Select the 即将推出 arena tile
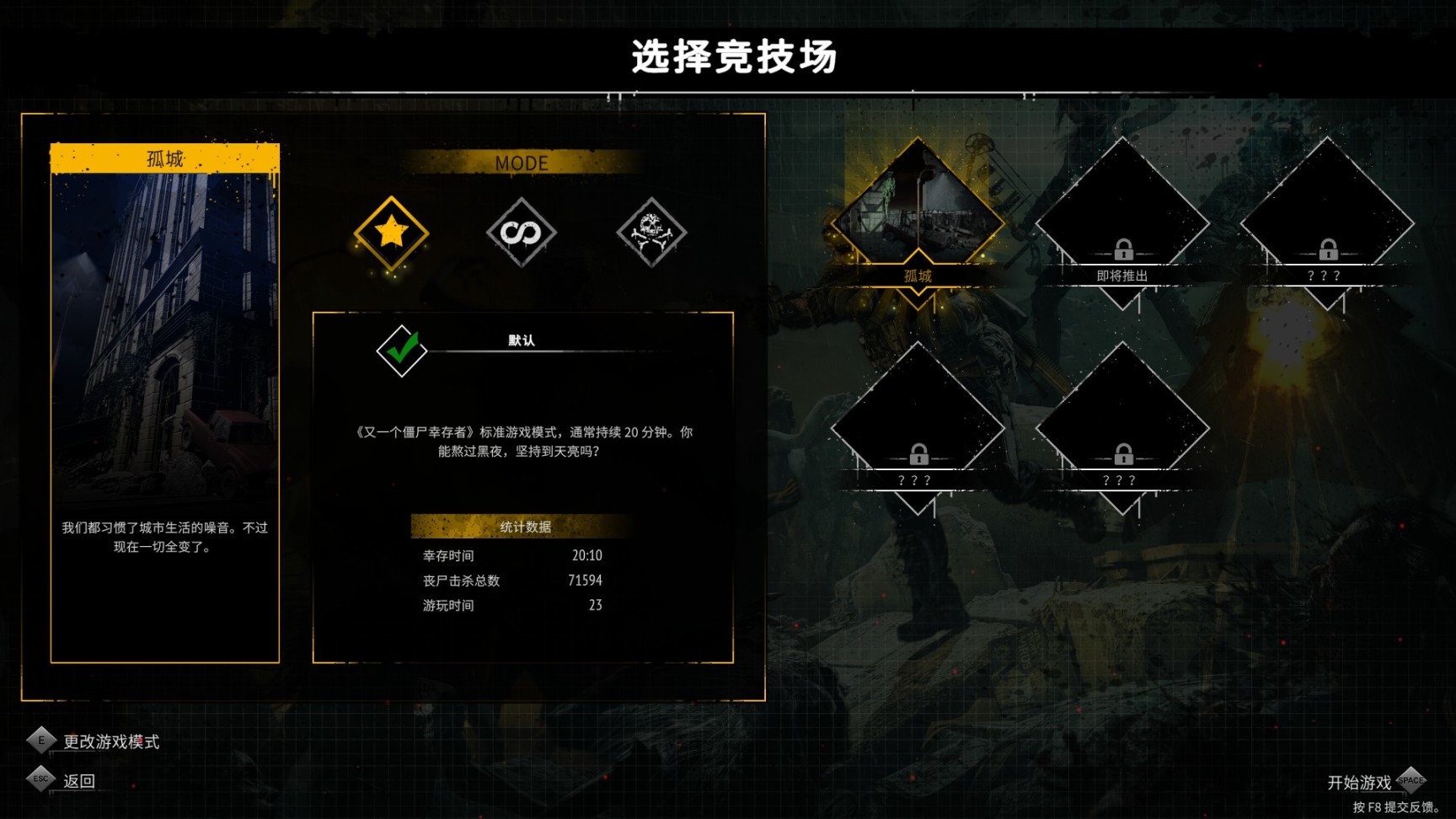 [x=1121, y=202]
